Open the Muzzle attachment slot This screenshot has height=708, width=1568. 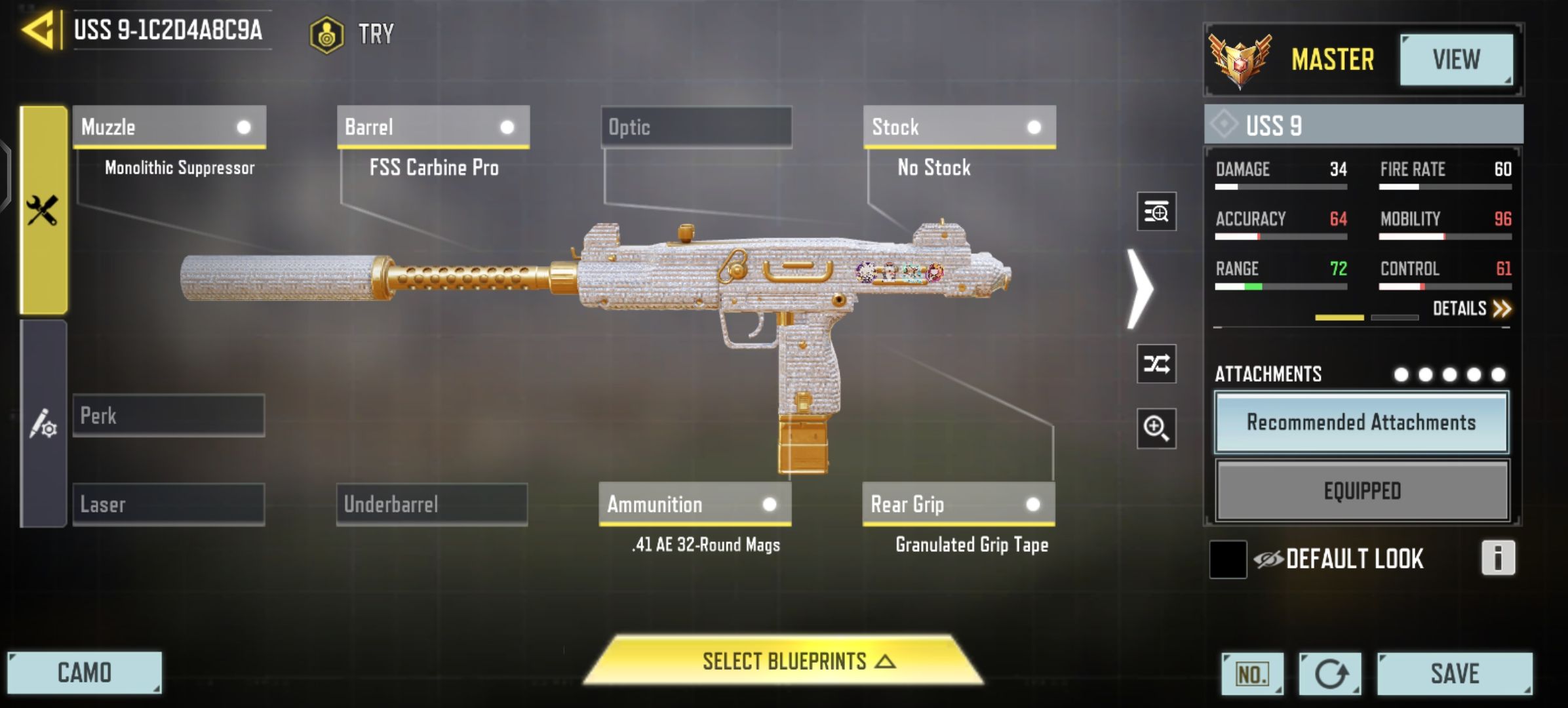click(x=169, y=127)
